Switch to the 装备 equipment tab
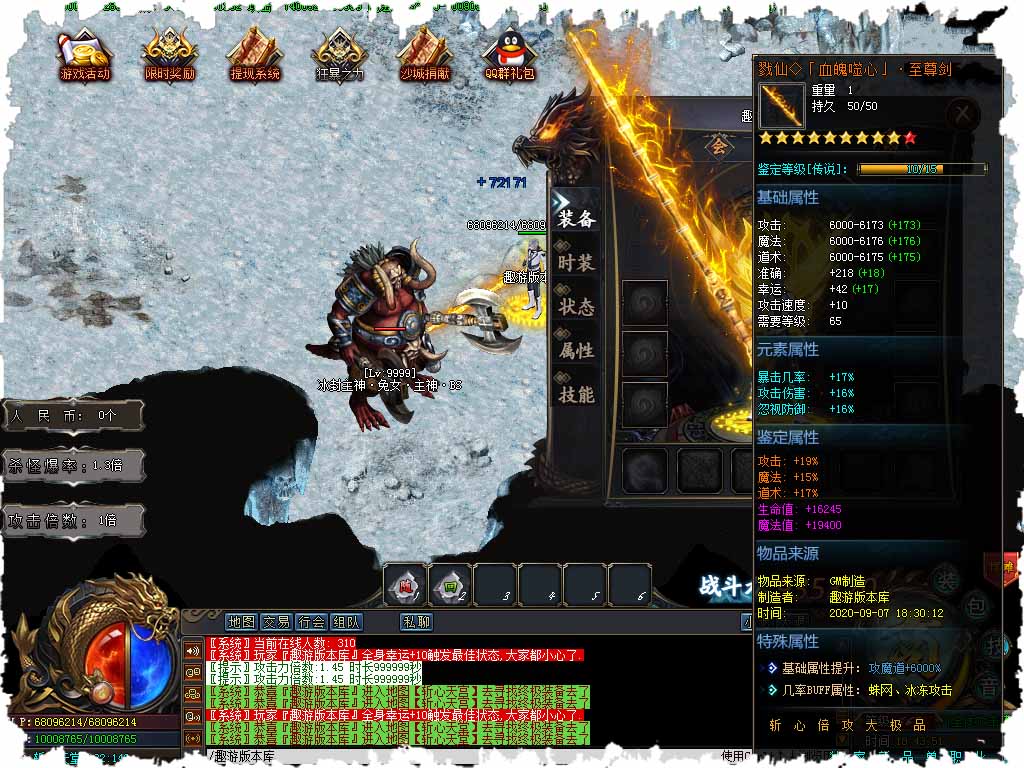Viewport: 1024px width, 768px height. 577,219
